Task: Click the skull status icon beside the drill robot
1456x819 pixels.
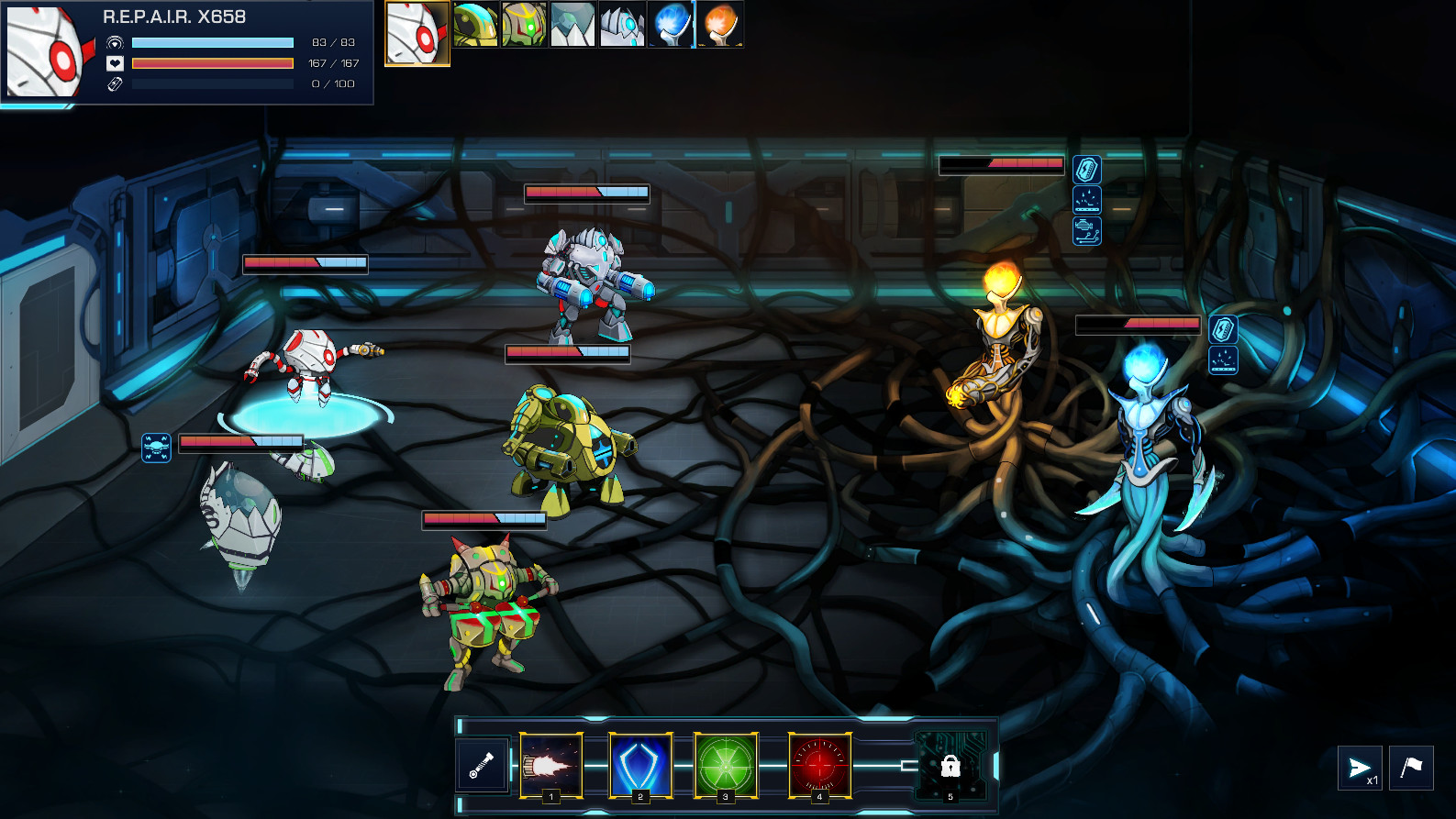Action: click(x=154, y=448)
